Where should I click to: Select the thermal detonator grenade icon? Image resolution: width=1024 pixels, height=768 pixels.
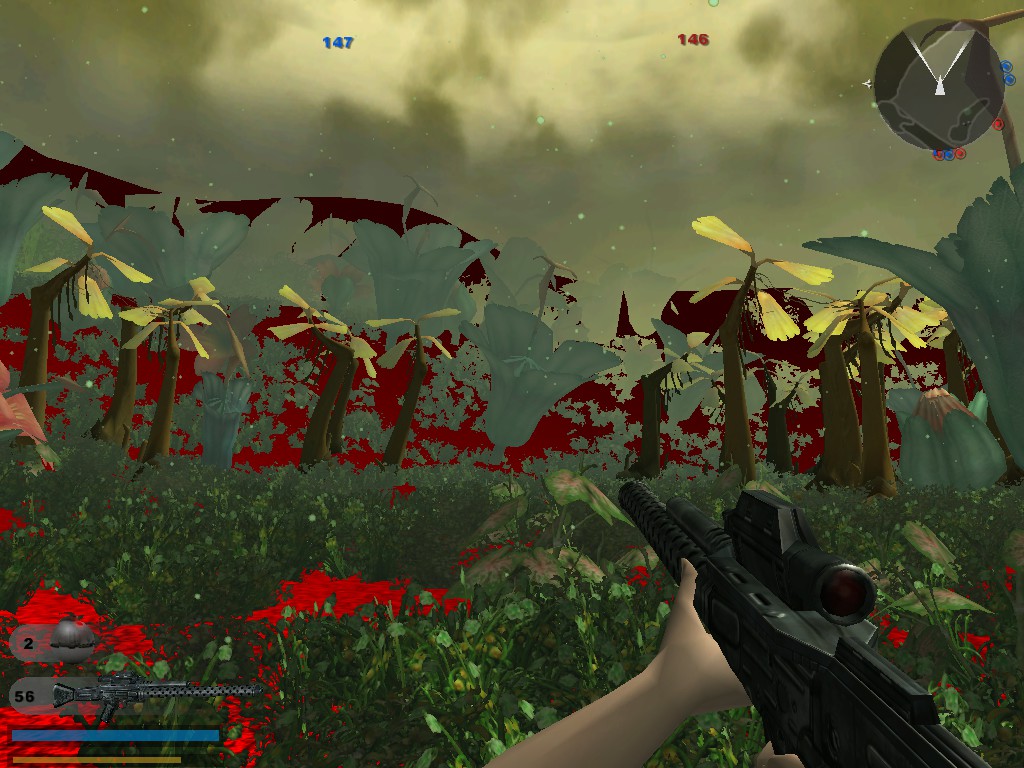[72, 638]
